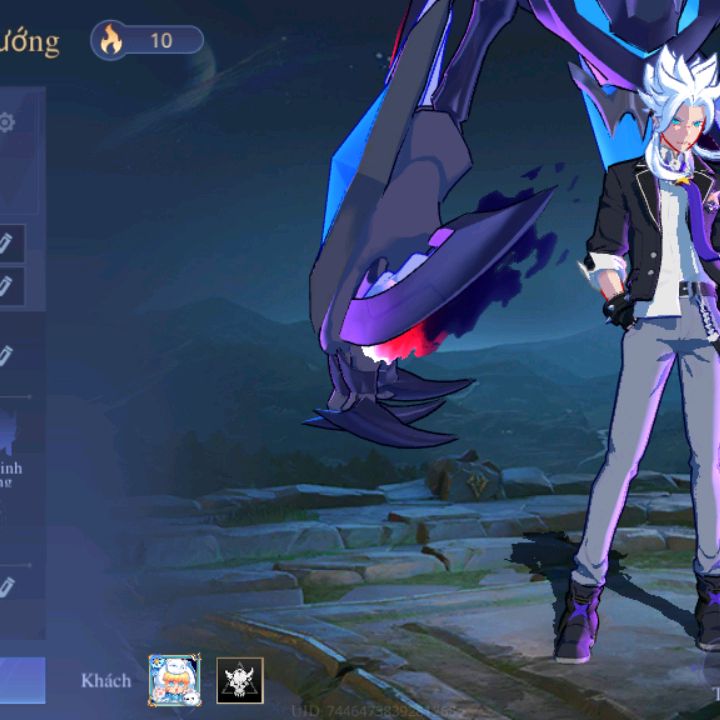Open the gear settings icon
720x720 pixels.
tap(7, 123)
